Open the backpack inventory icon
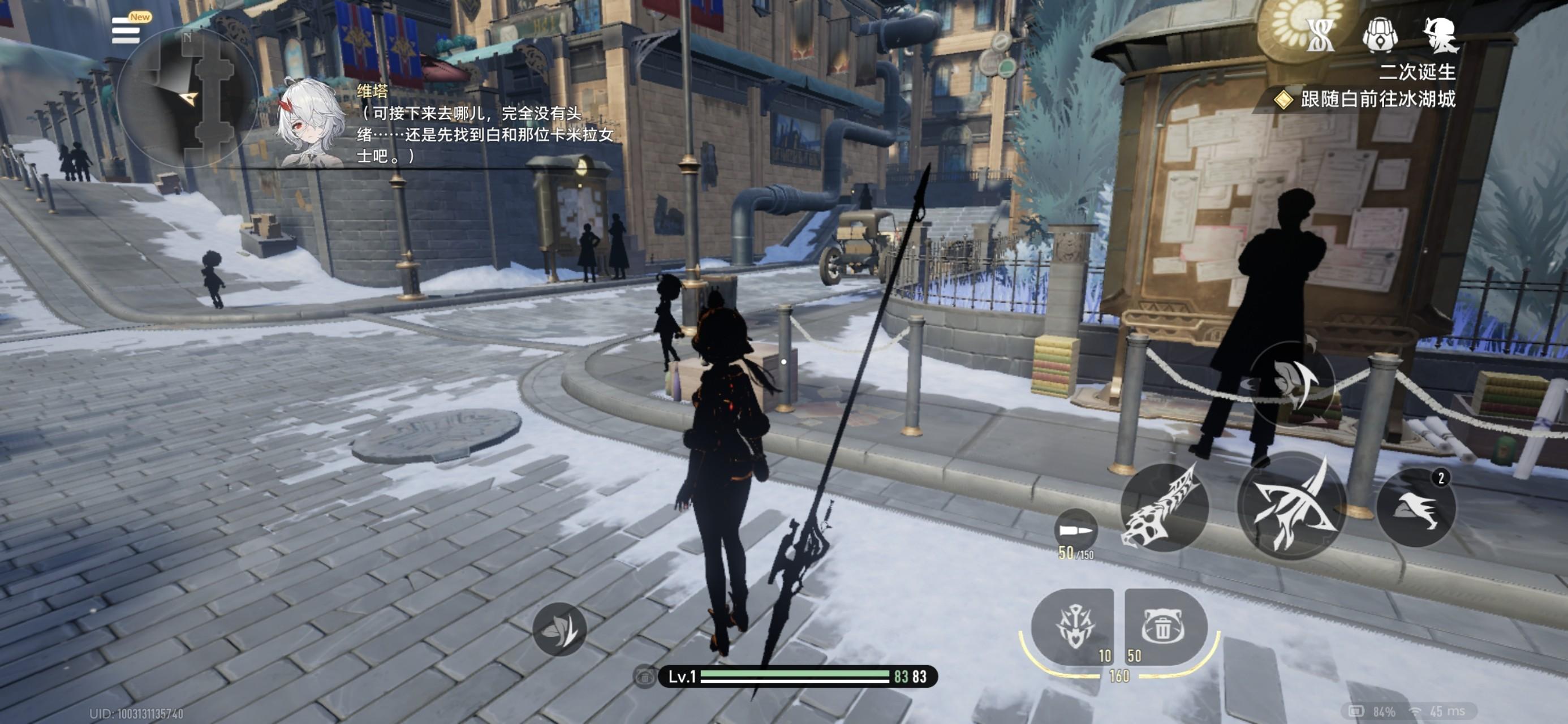The width and height of the screenshot is (1568, 724). 1379,35
